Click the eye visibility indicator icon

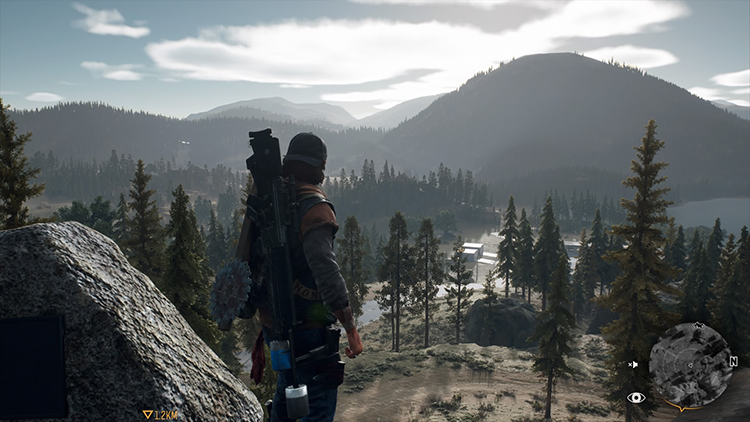tap(635, 397)
